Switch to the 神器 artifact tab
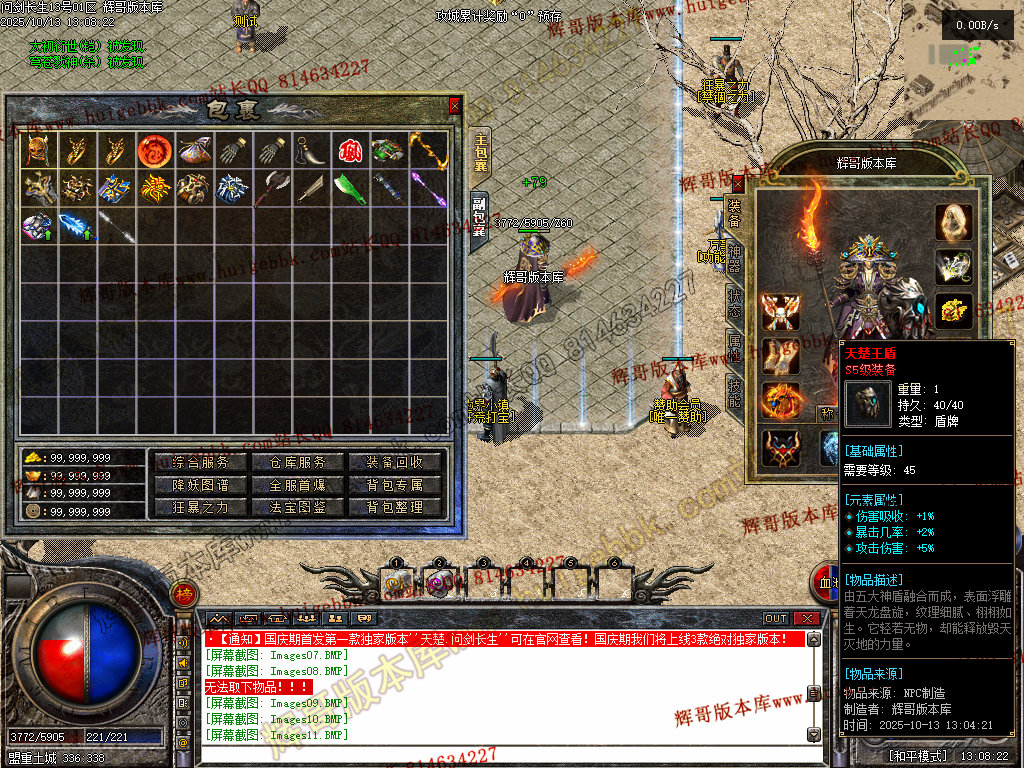 click(734, 256)
